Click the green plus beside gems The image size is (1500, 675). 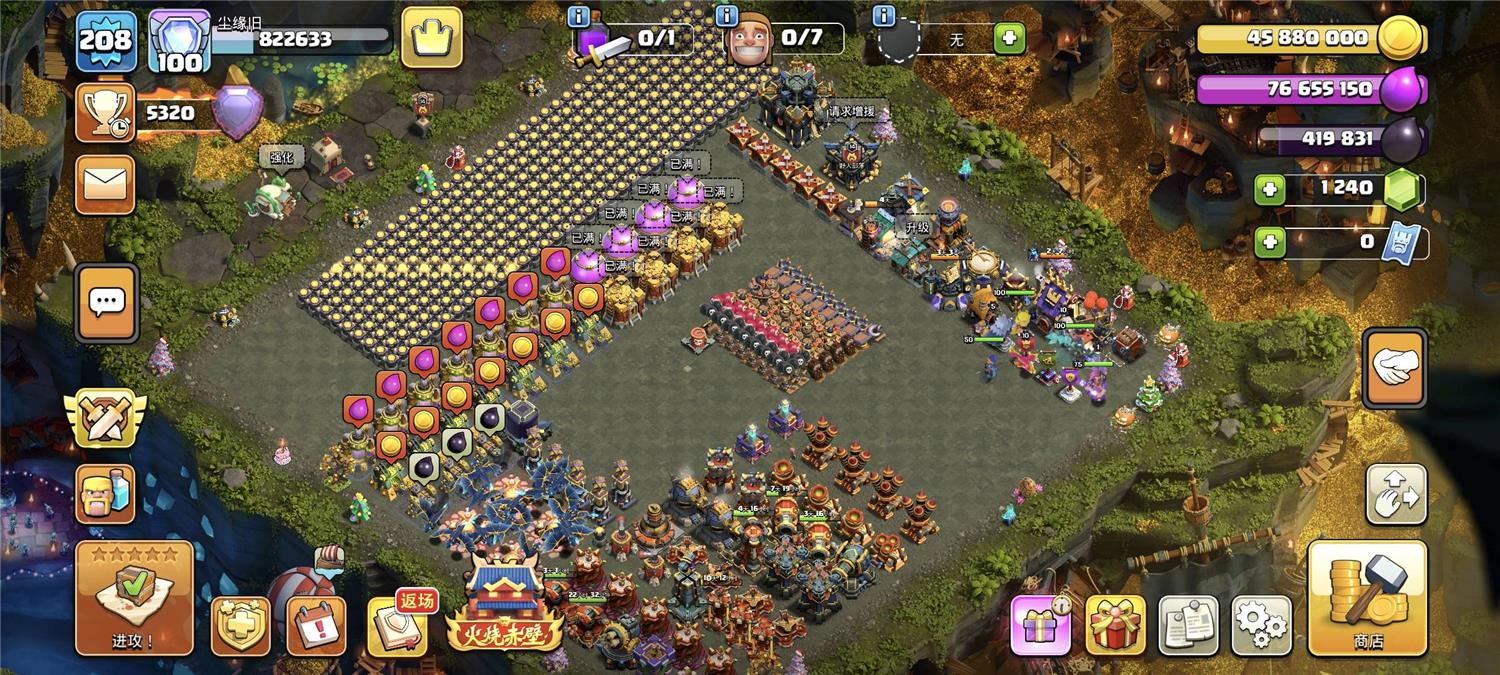tap(1270, 188)
